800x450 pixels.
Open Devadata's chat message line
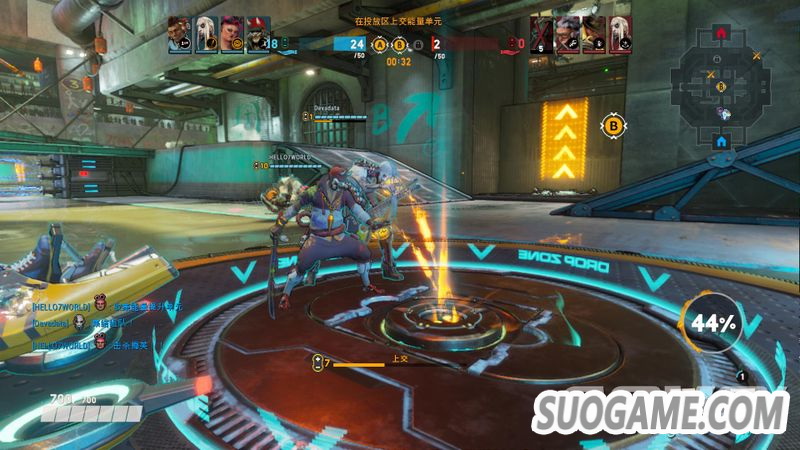[100, 324]
